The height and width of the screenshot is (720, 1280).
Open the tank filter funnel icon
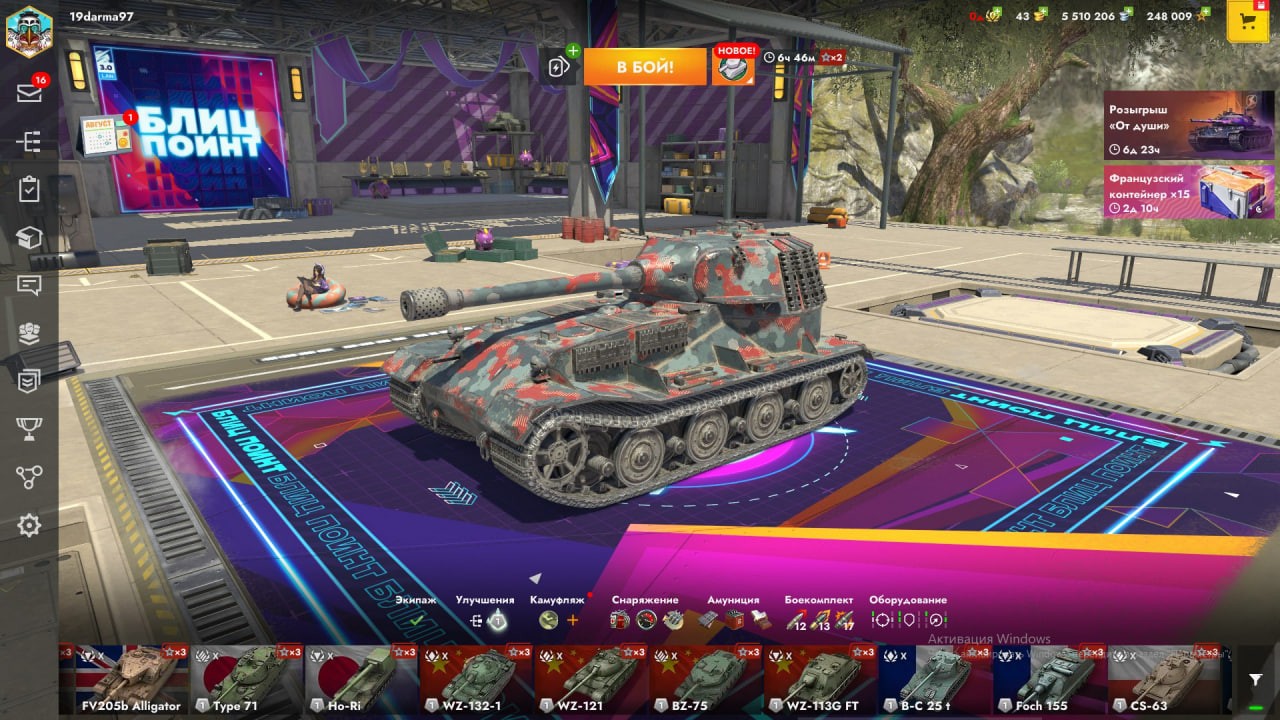(x=1256, y=679)
